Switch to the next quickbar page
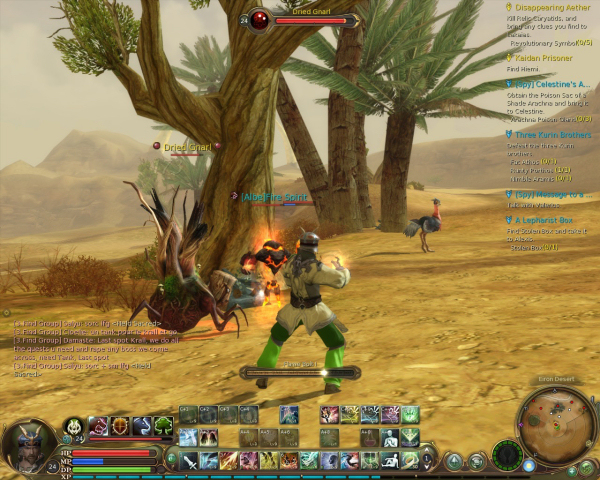The width and height of the screenshot is (600, 480). tap(172, 457)
